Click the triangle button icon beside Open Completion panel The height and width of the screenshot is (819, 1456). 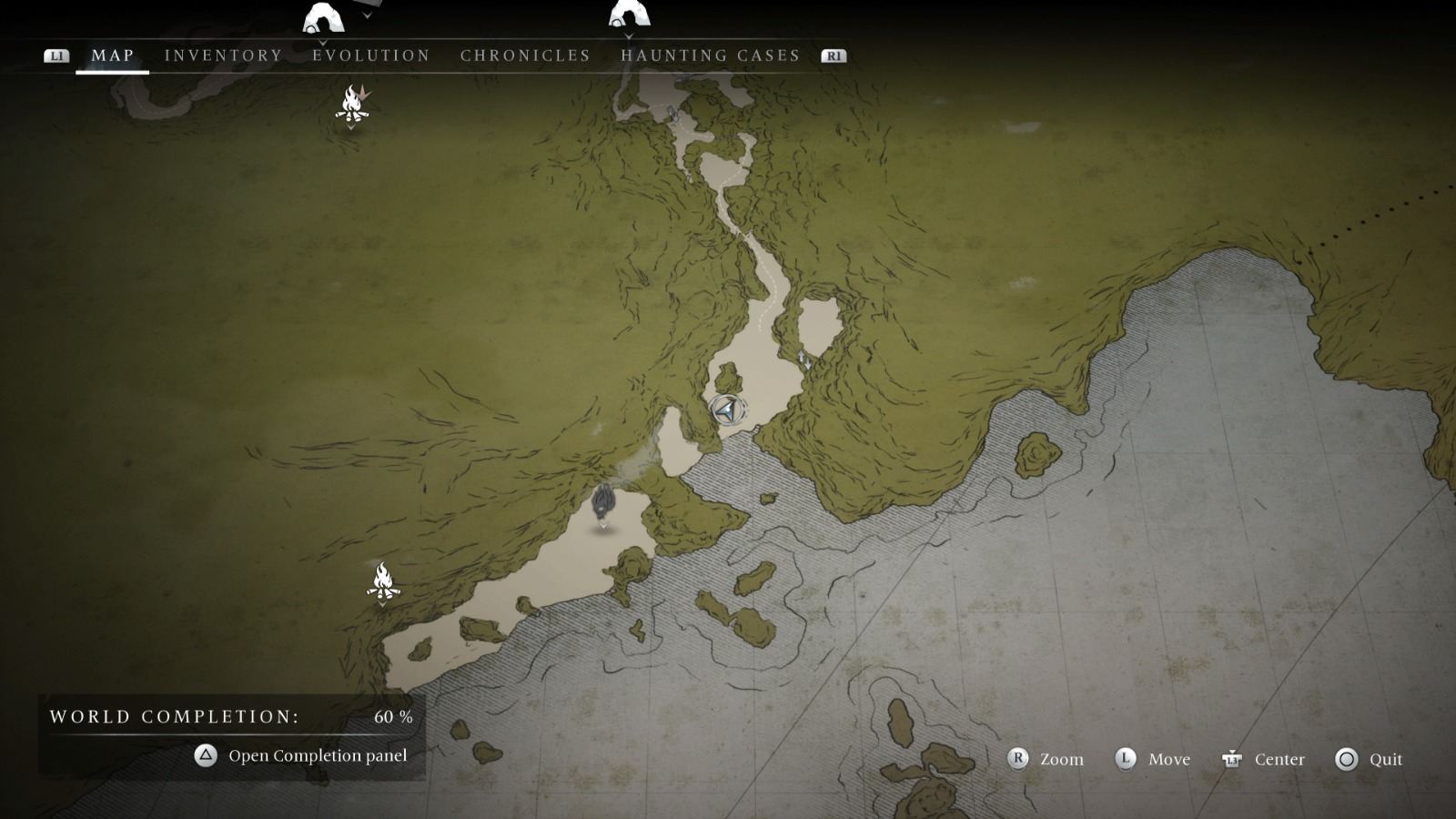point(204,755)
